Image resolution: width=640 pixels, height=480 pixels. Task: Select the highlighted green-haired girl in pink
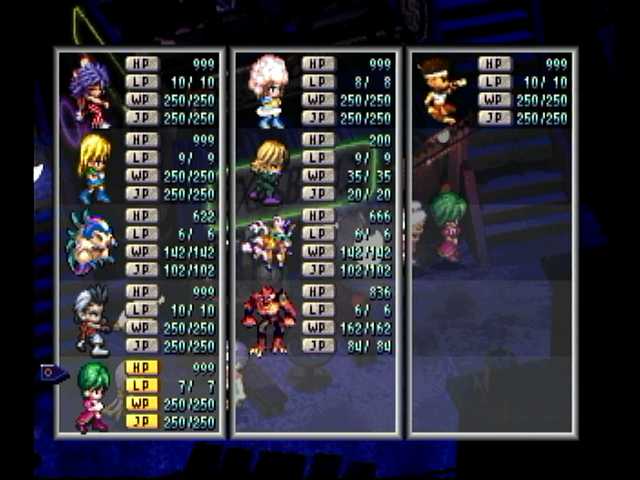pyautogui.click(x=93, y=396)
